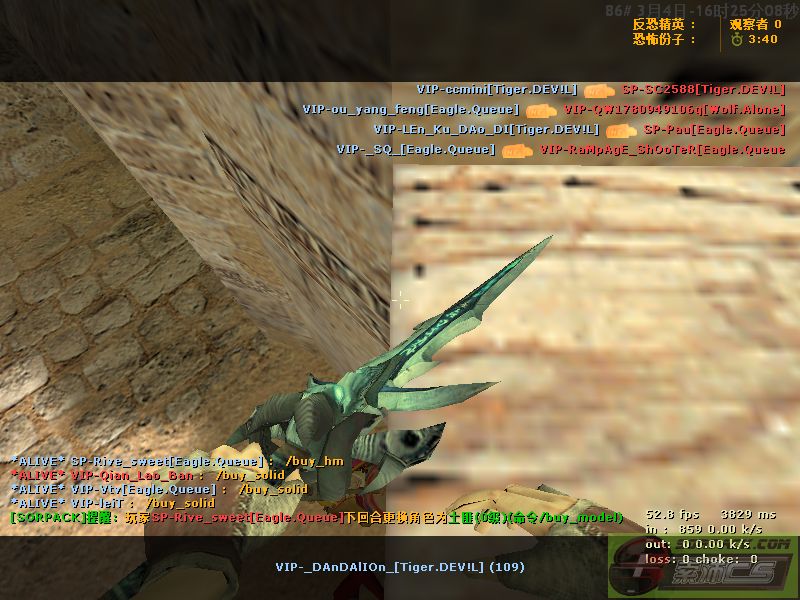This screenshot has width=800, height=600.
Task: Click the VIP-_SQ_ kill feed entry
Action: tap(560, 150)
